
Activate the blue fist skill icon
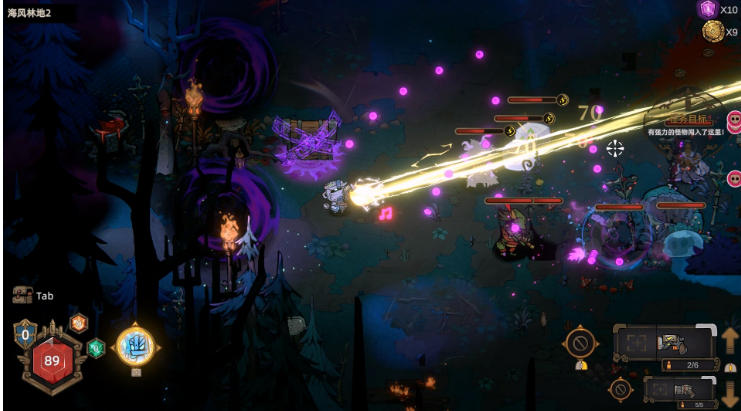tap(134, 346)
